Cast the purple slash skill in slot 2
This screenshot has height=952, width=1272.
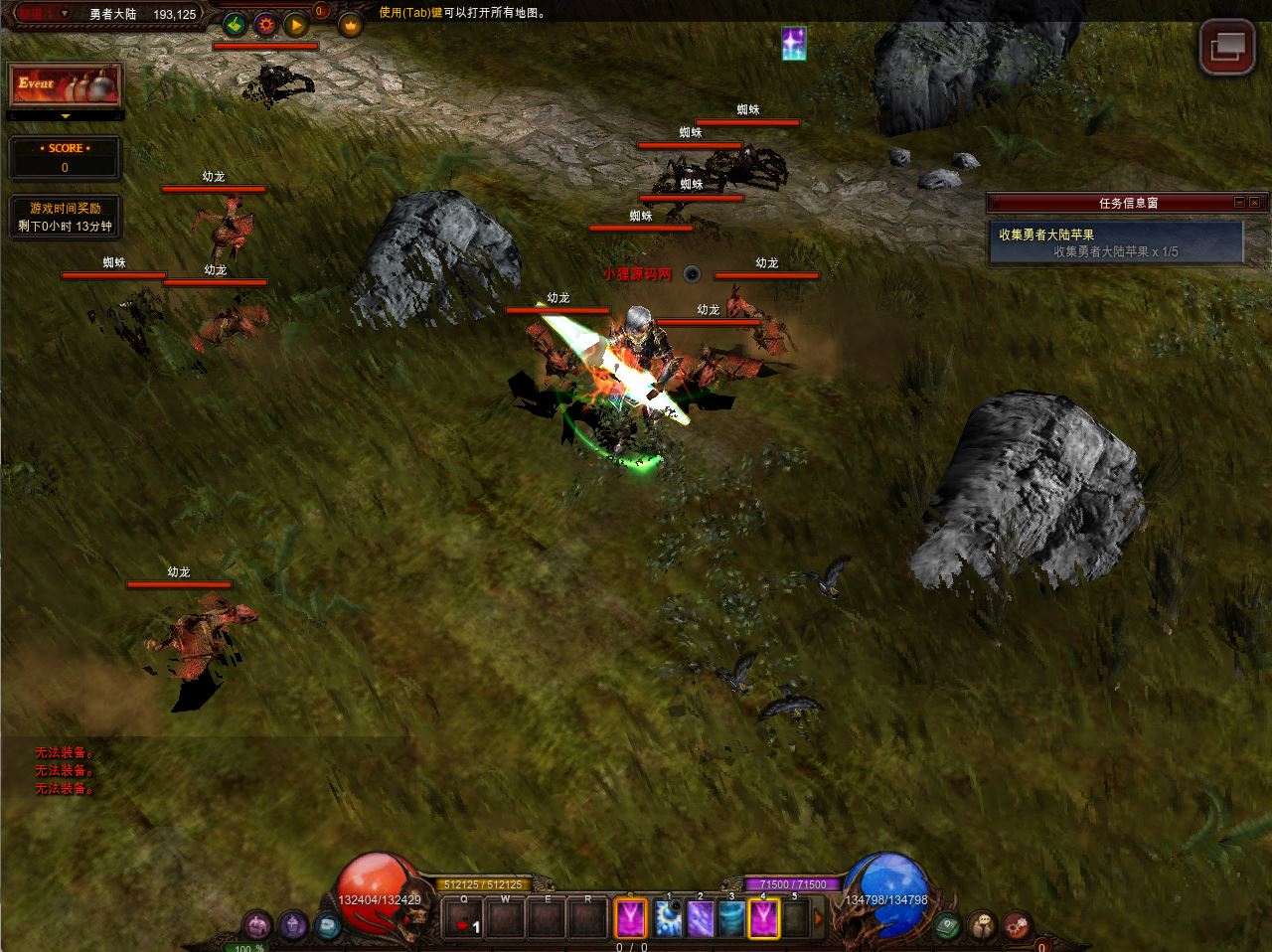click(x=701, y=918)
